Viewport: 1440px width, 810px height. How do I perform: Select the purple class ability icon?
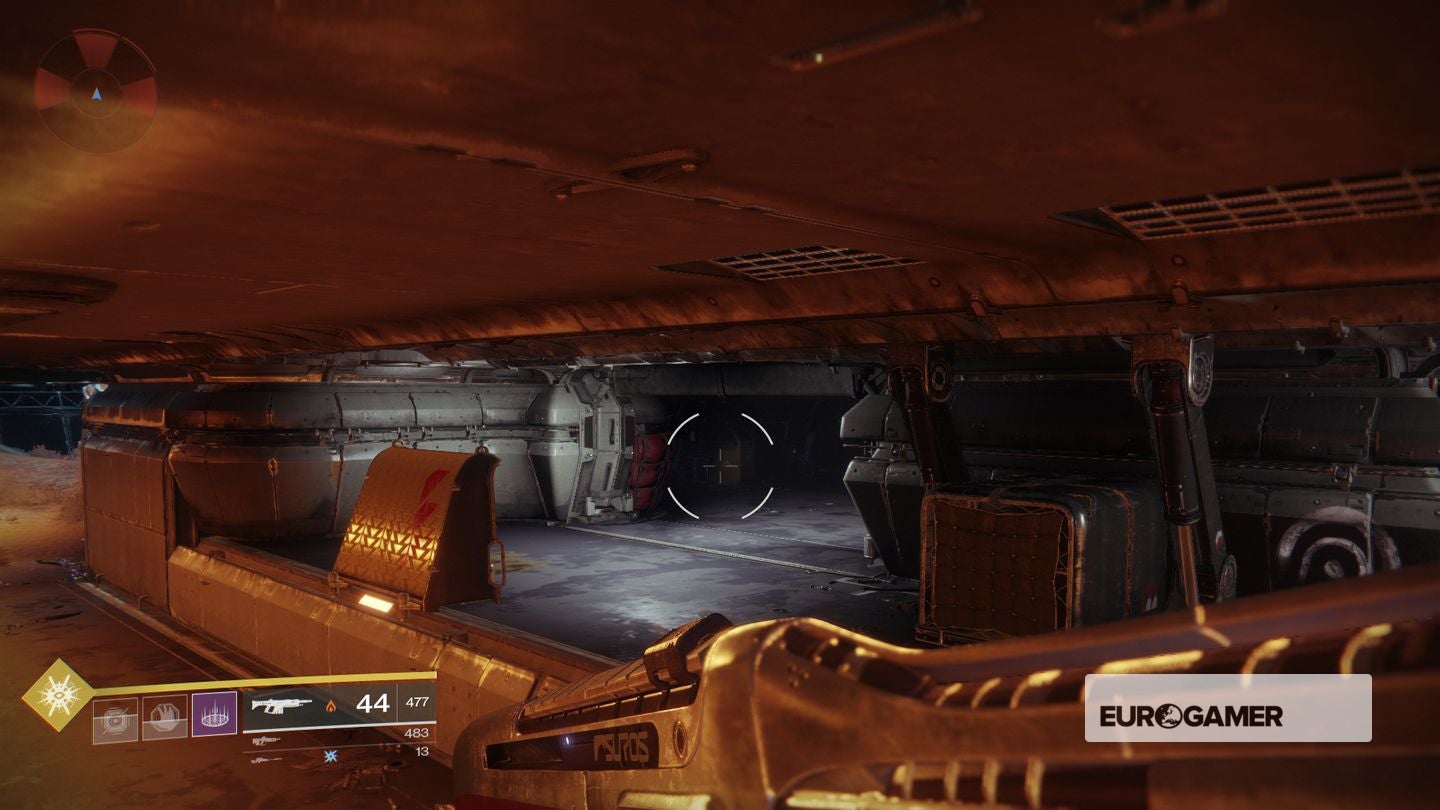pyautogui.click(x=215, y=713)
